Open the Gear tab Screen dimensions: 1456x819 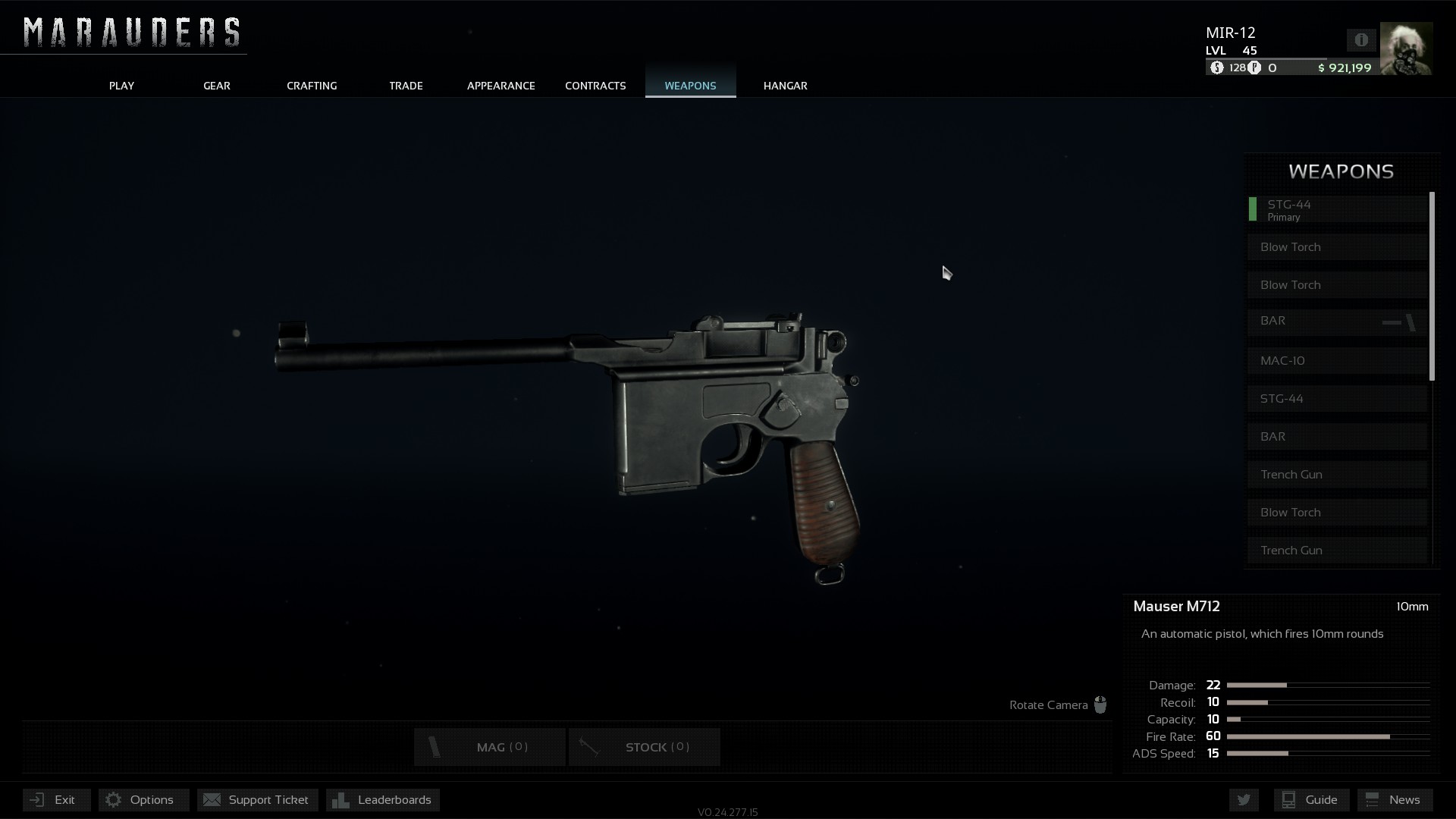pyautogui.click(x=216, y=86)
